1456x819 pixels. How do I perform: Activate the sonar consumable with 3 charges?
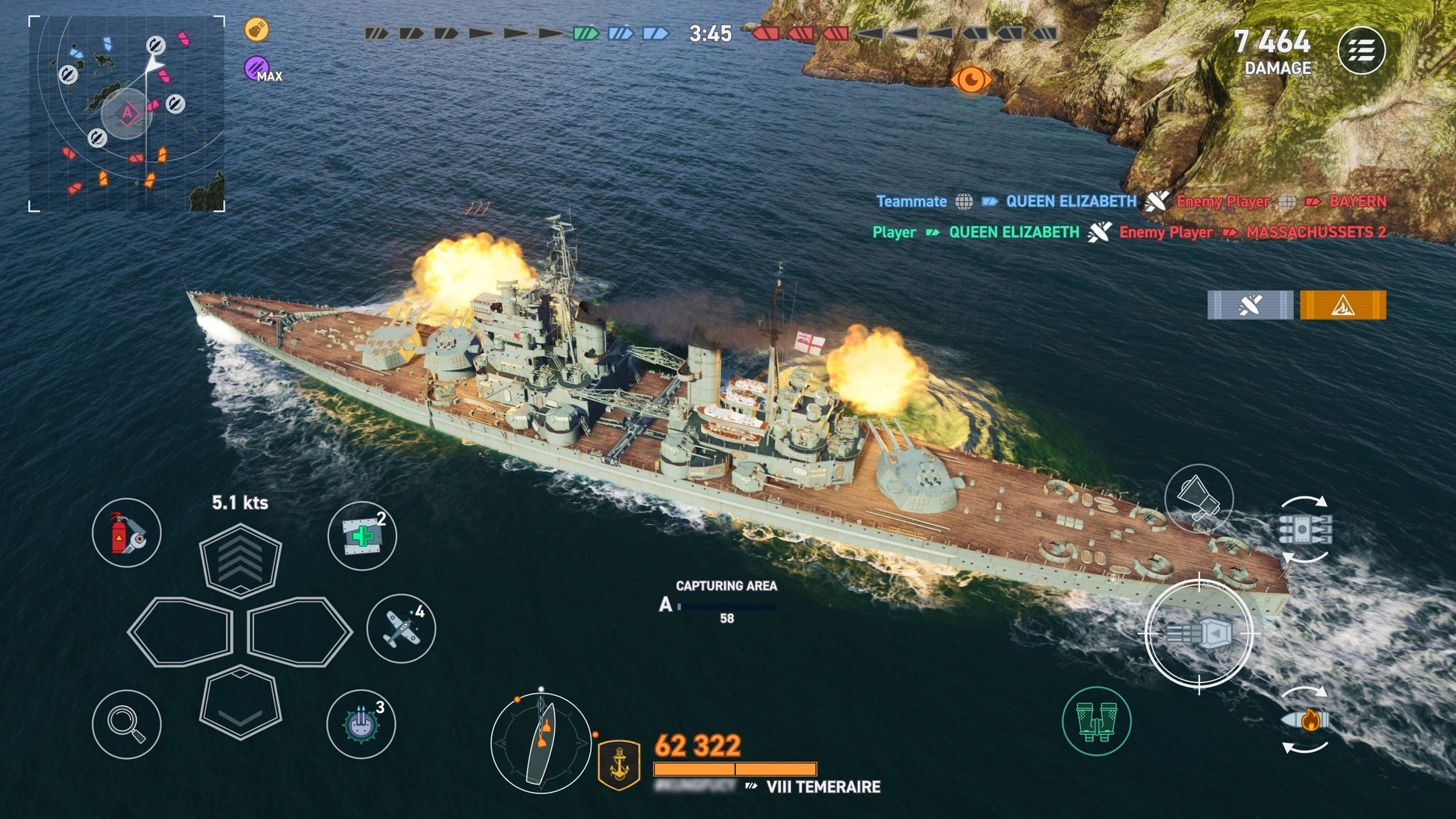click(361, 723)
